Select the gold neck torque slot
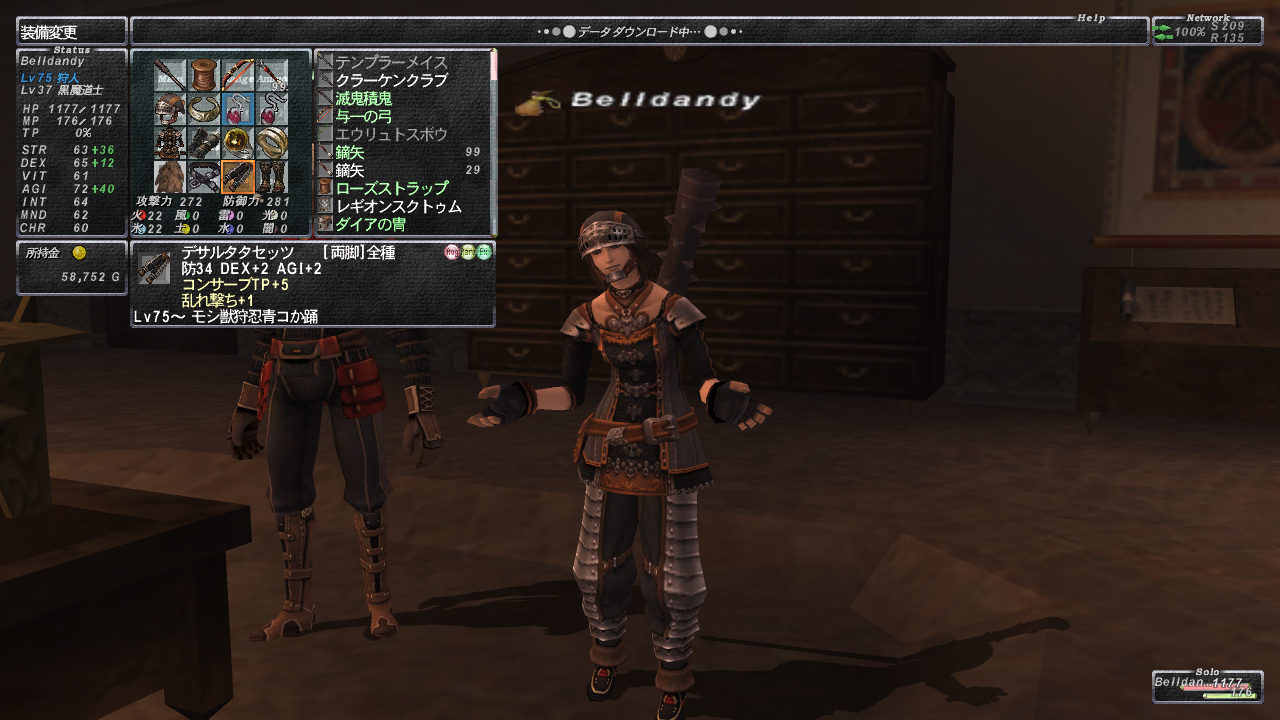Viewport: 1280px width, 720px height. (x=204, y=108)
